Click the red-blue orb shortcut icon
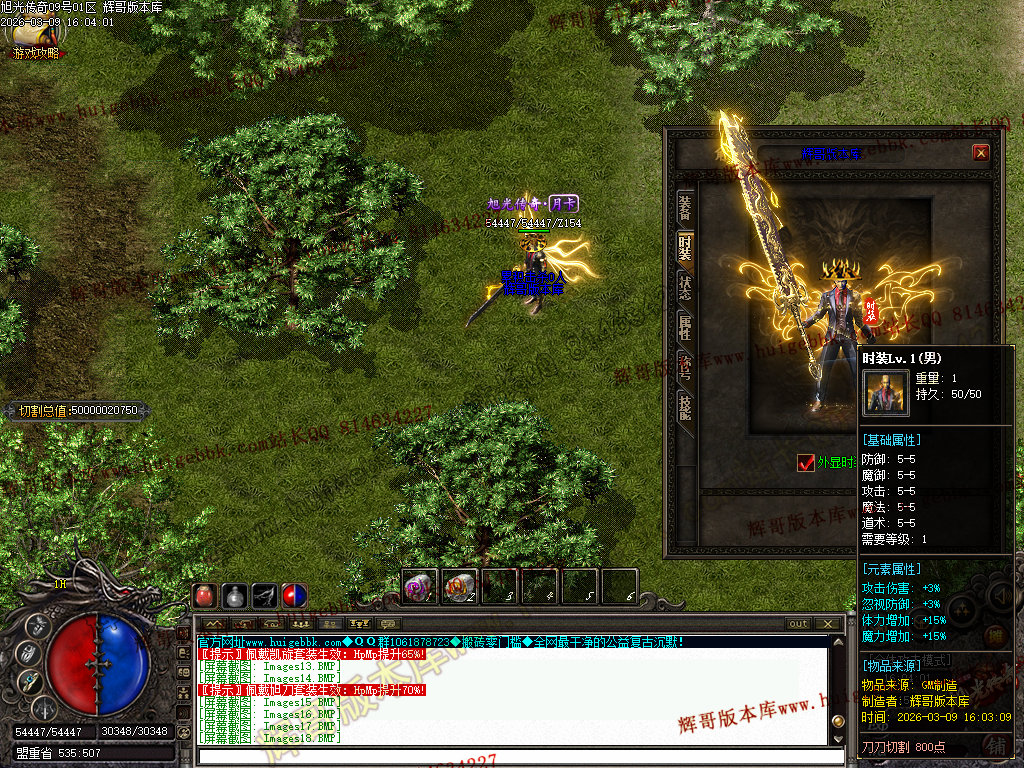The image size is (1024, 768). (294, 596)
